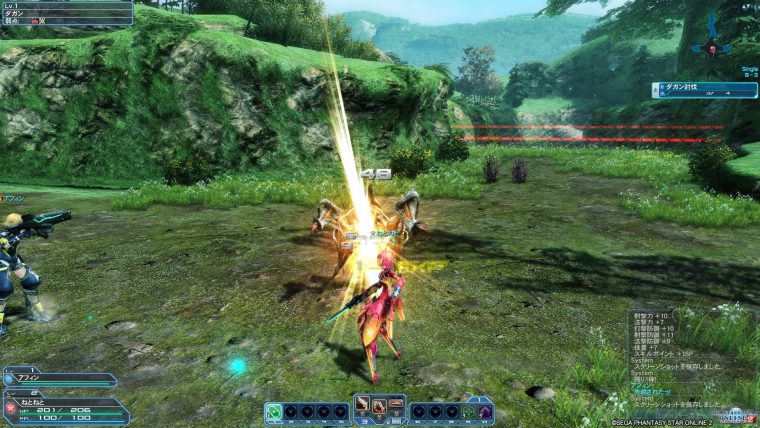Select party member アフィン panel
This screenshot has height=428, width=760.
(60, 379)
